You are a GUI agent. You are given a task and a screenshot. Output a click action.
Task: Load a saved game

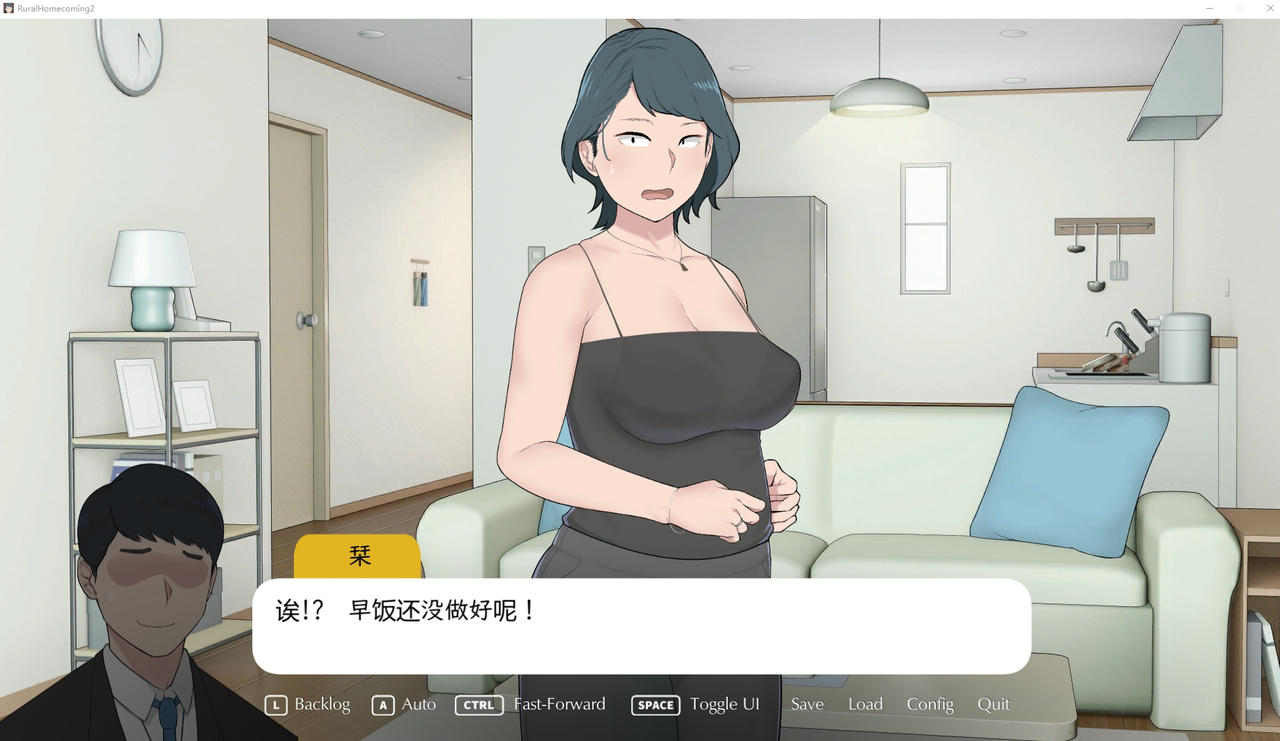(865, 704)
